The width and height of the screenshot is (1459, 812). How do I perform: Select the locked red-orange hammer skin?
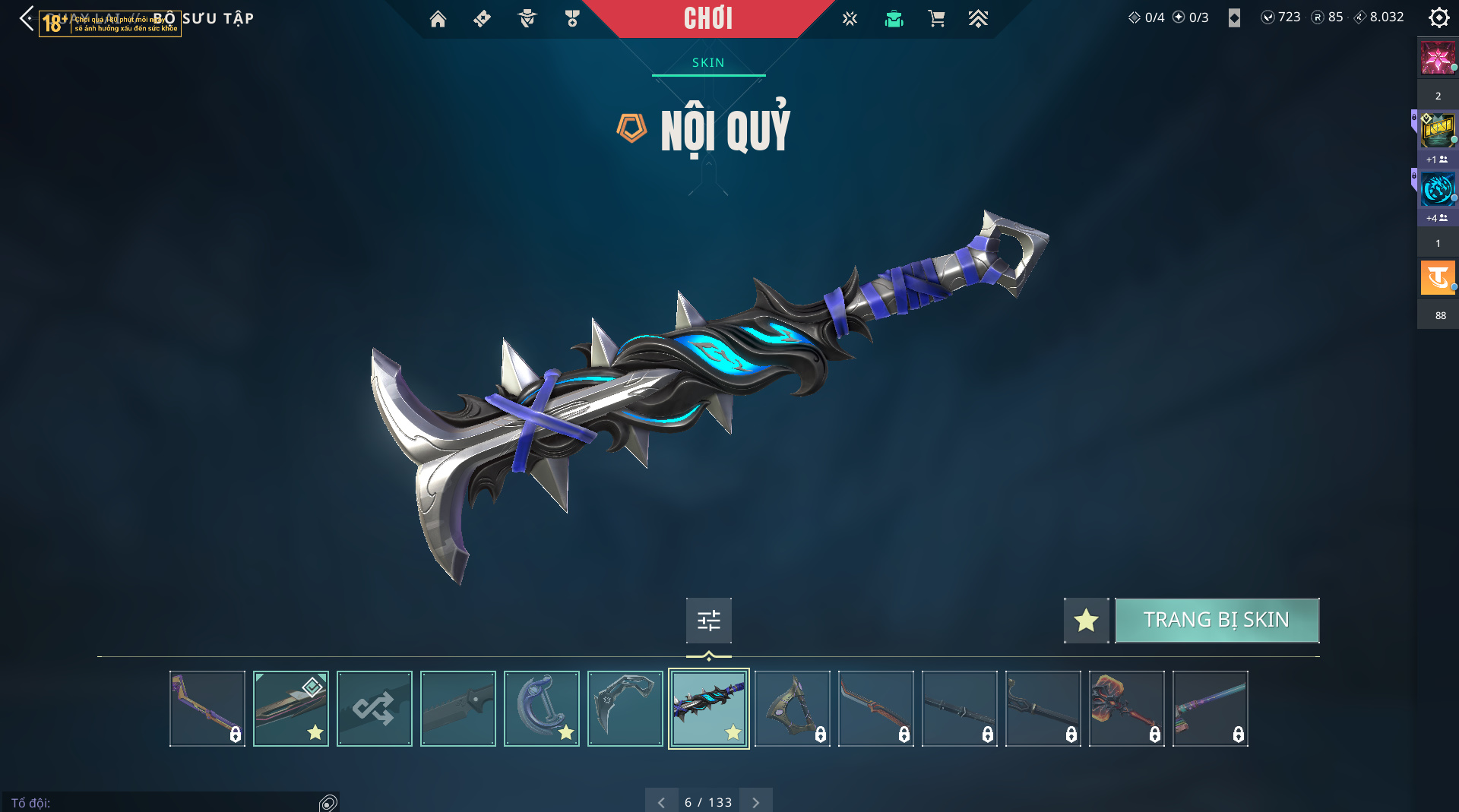pyautogui.click(x=1126, y=708)
